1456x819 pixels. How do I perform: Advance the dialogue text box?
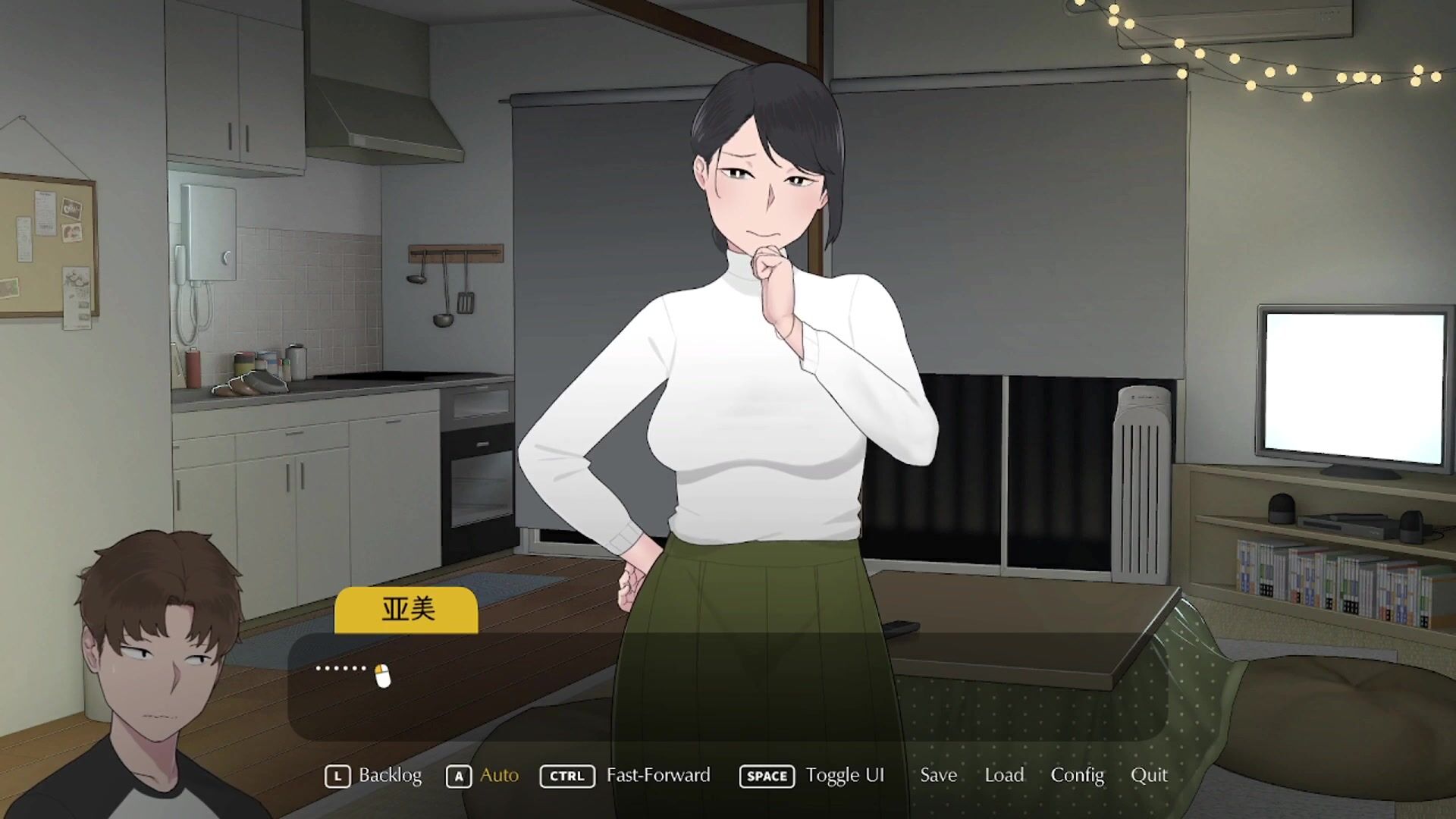726,686
